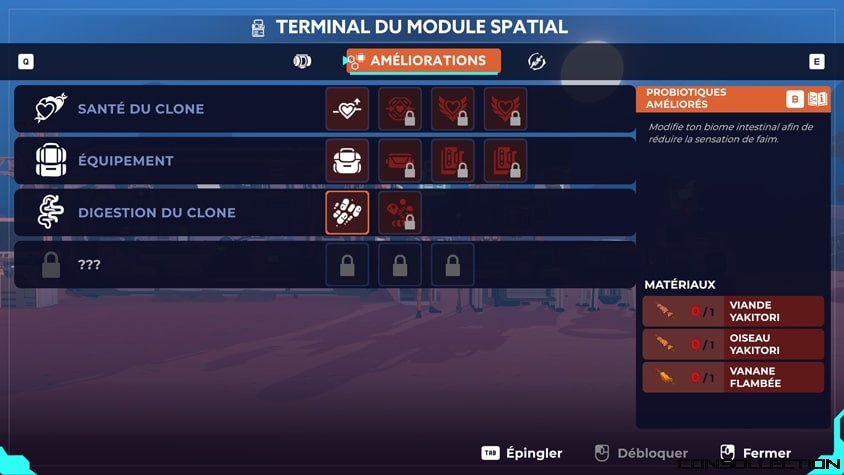844x475 pixels.
Task: Select the locked heart-in-circle health upgrade
Action: pyautogui.click(x=400, y=109)
